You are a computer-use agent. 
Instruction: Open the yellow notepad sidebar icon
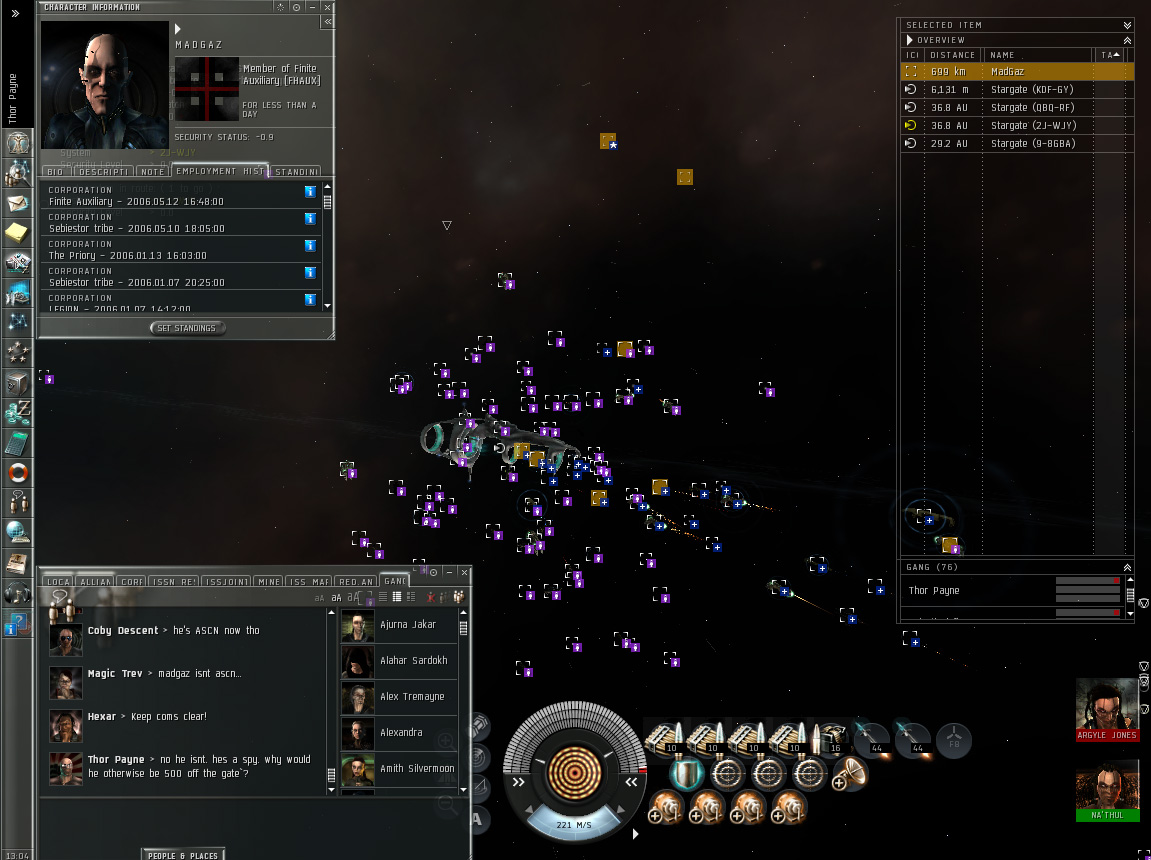[x=17, y=233]
